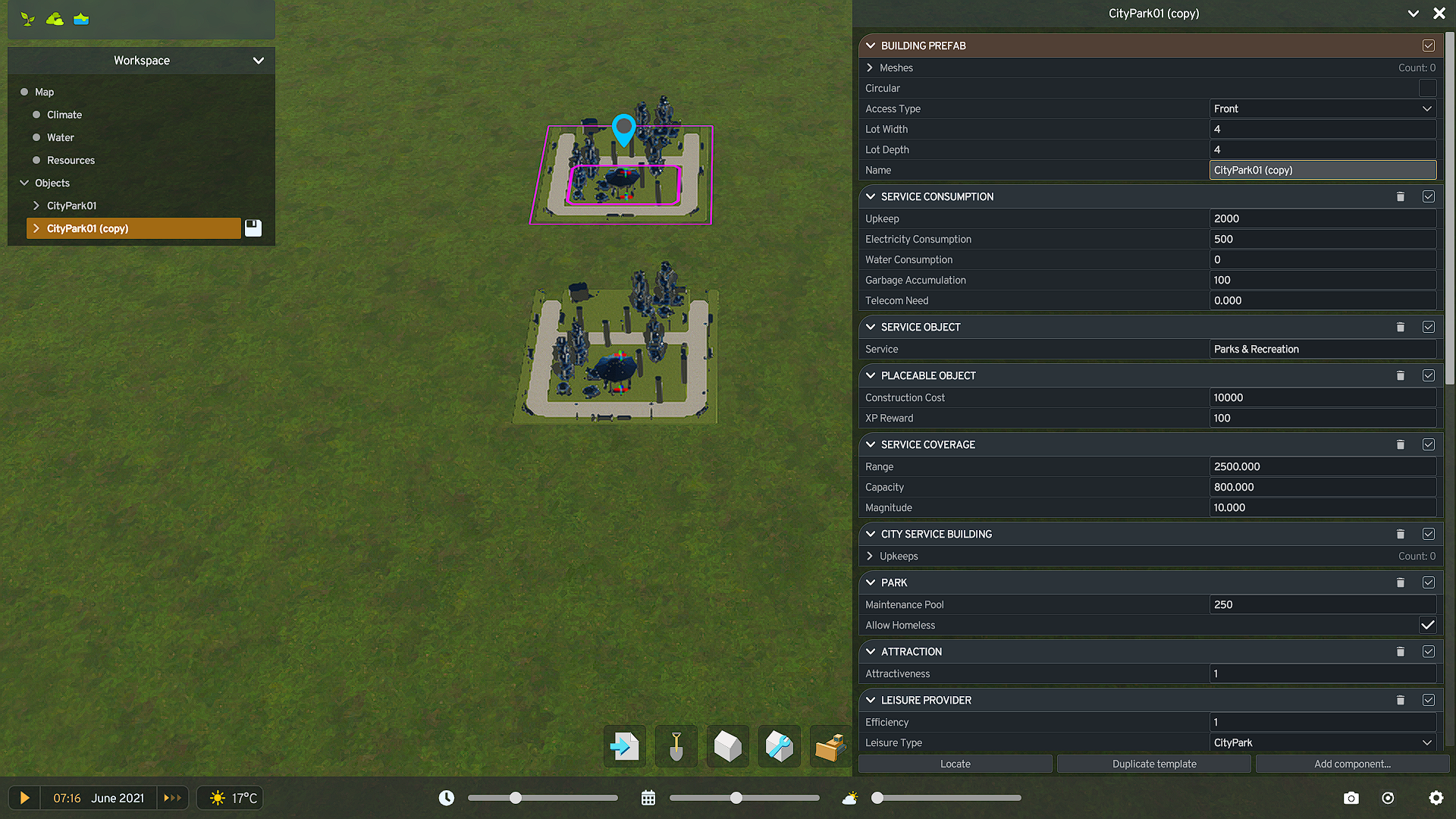Select the shovel terrain tool
The width and height of the screenshot is (1456, 819).
[676, 746]
